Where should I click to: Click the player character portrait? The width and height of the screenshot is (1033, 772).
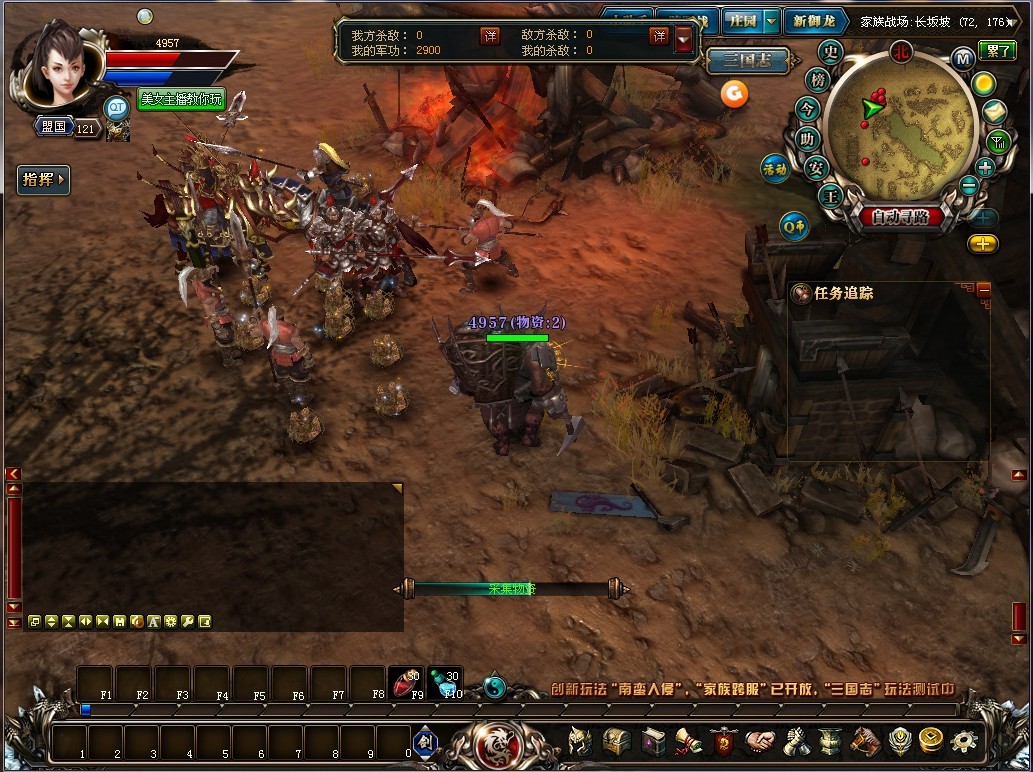(x=56, y=64)
